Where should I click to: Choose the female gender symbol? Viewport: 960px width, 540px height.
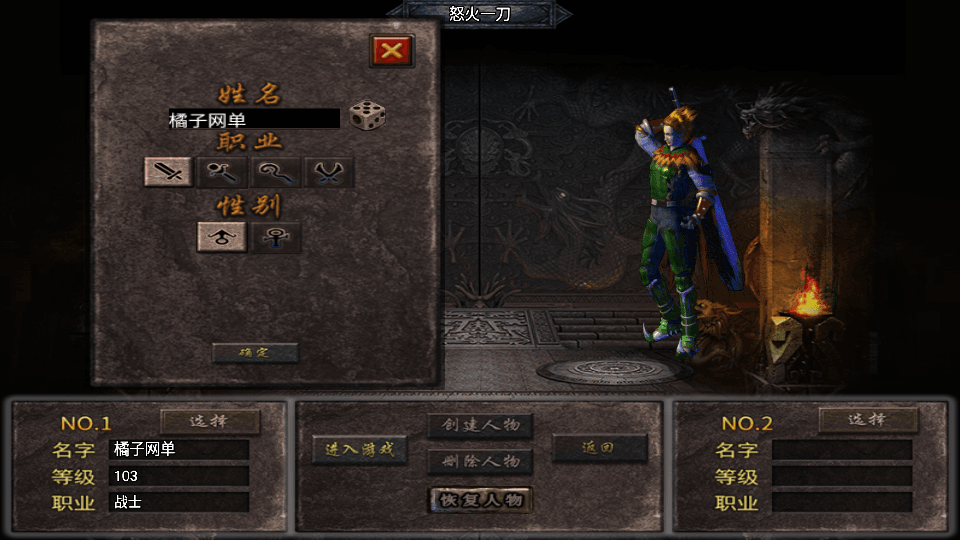pyautogui.click(x=275, y=236)
